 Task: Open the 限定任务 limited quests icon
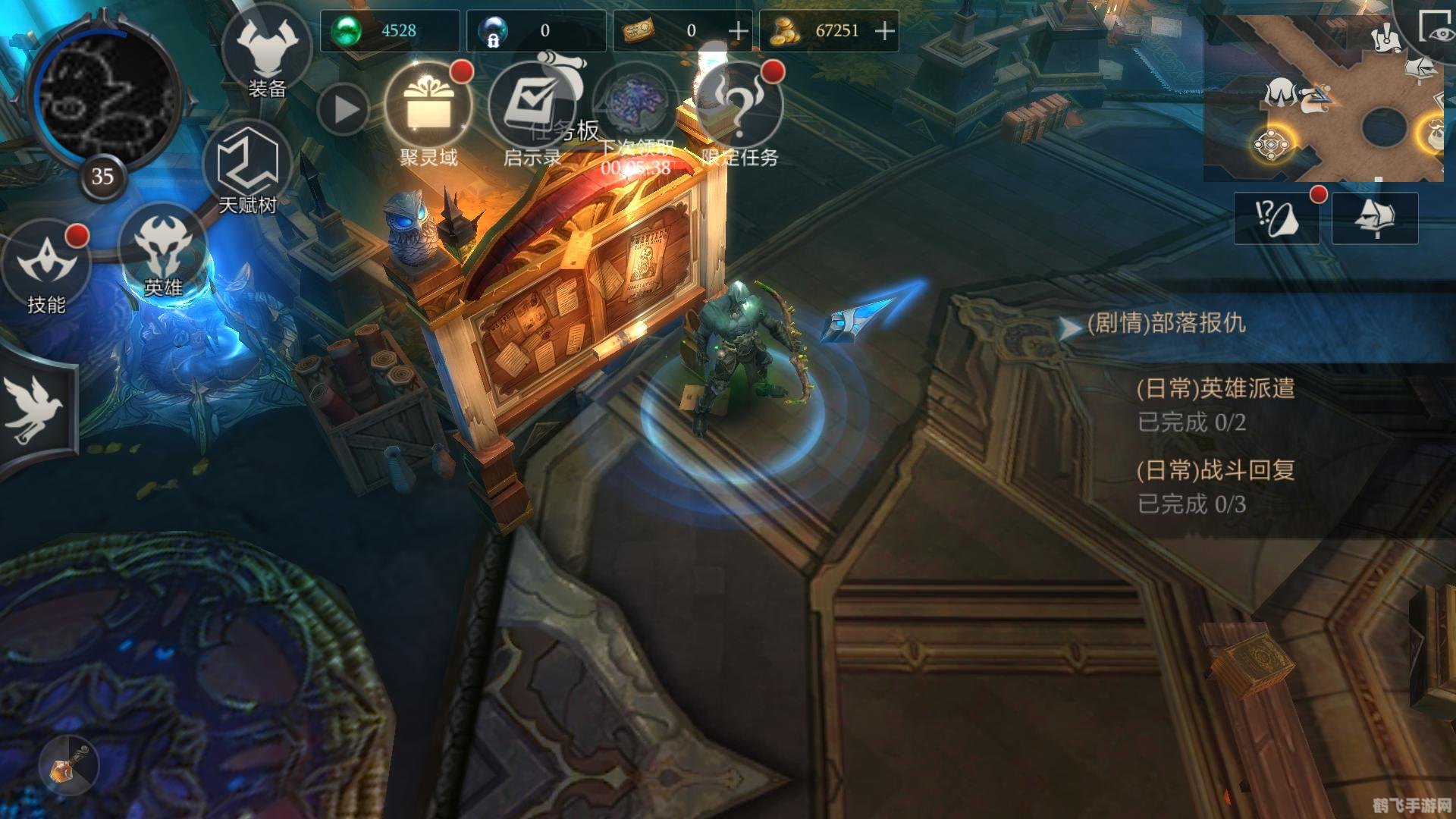coord(739,108)
